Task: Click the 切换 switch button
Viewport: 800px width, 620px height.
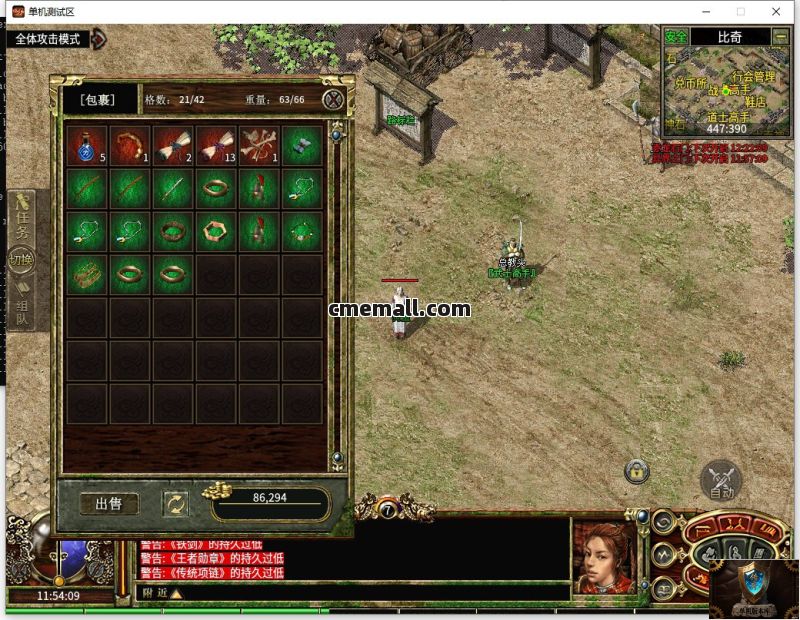Action: tap(21, 259)
